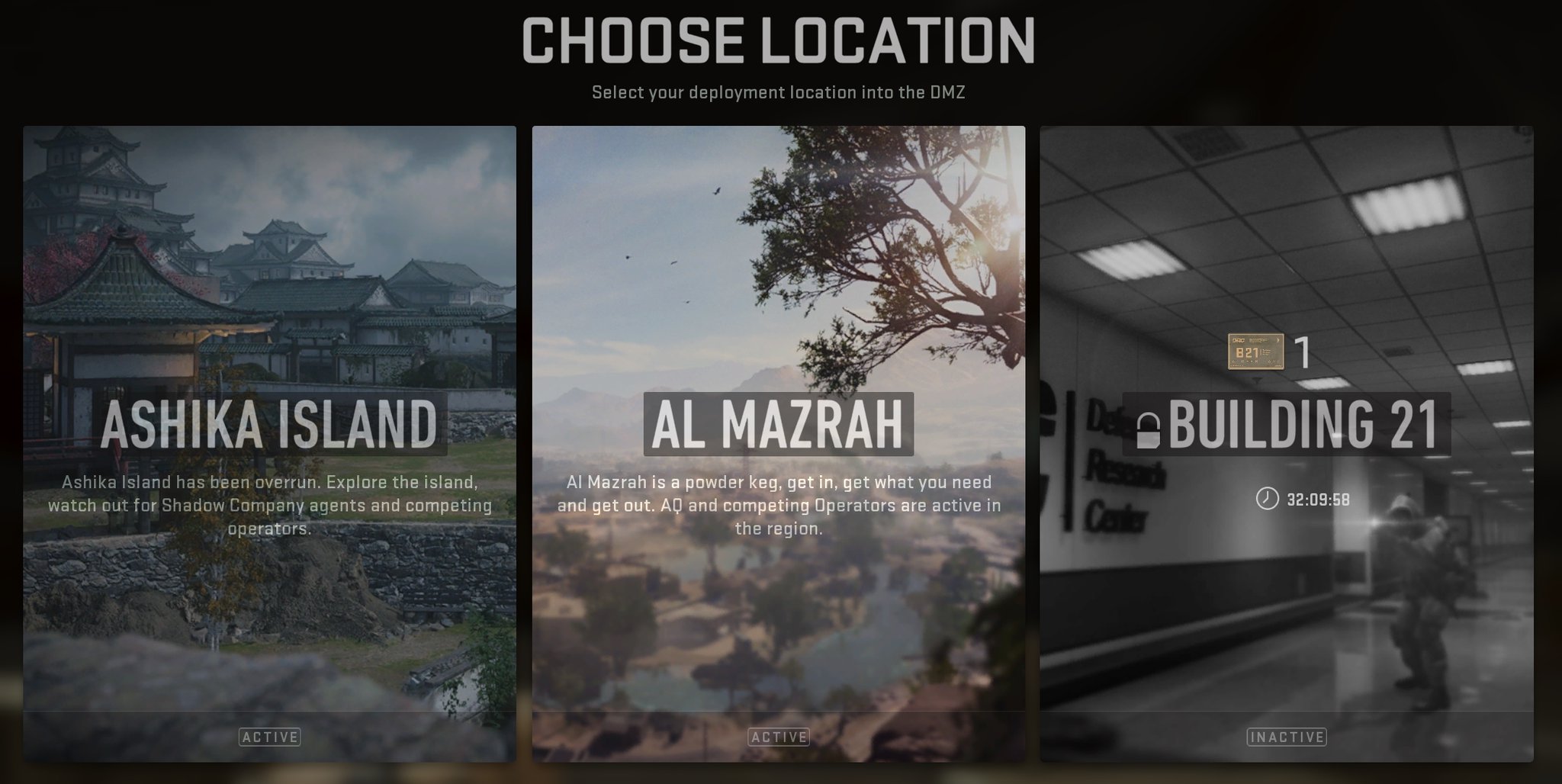Screen dimensions: 1562x784
Task: Click the DRC logo on the gold keycard
Action: click(1239, 341)
